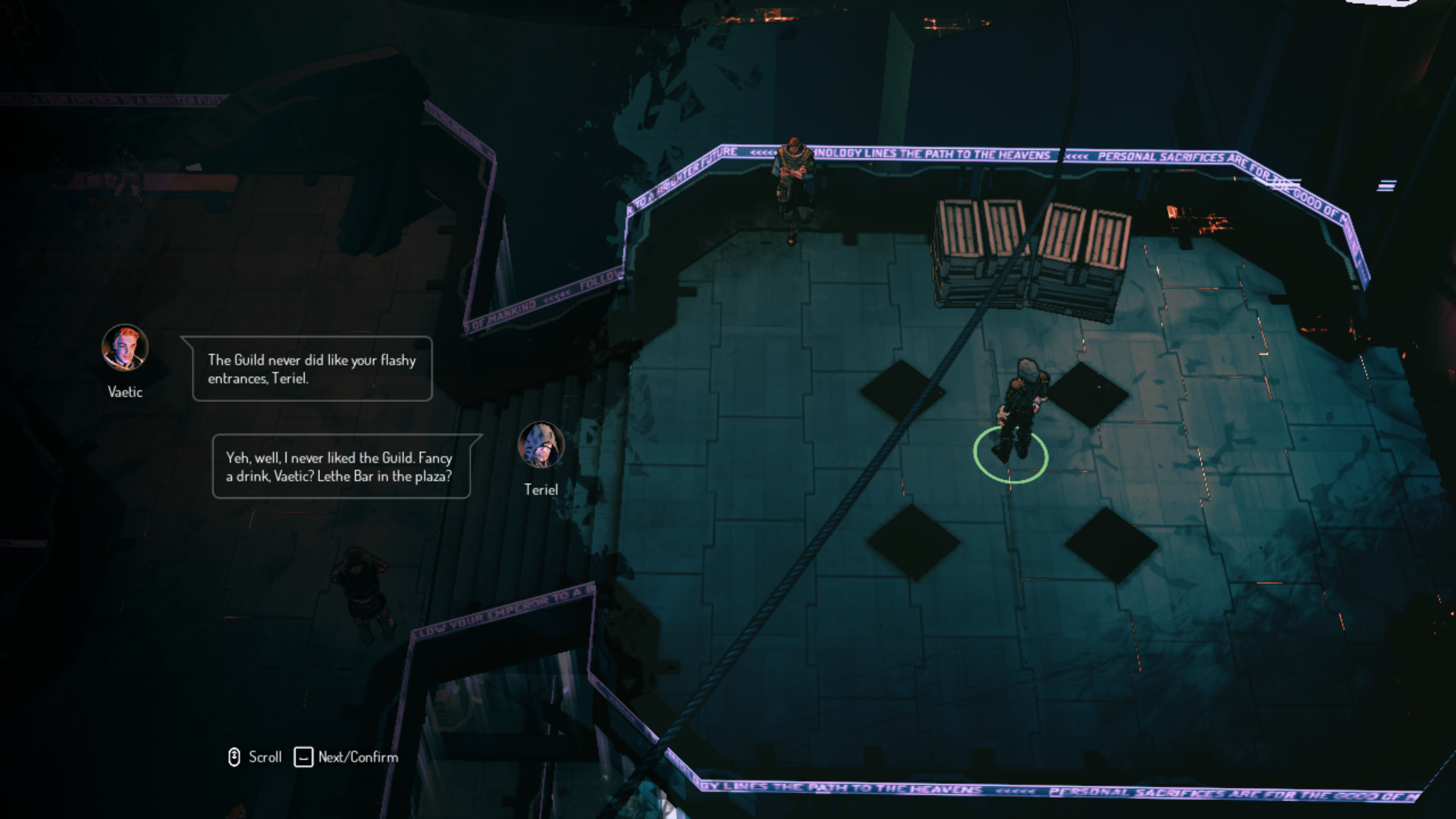This screenshot has width=1456, height=819.
Task: Select Vaetic's speech bubble about the Guild
Action: (312, 369)
